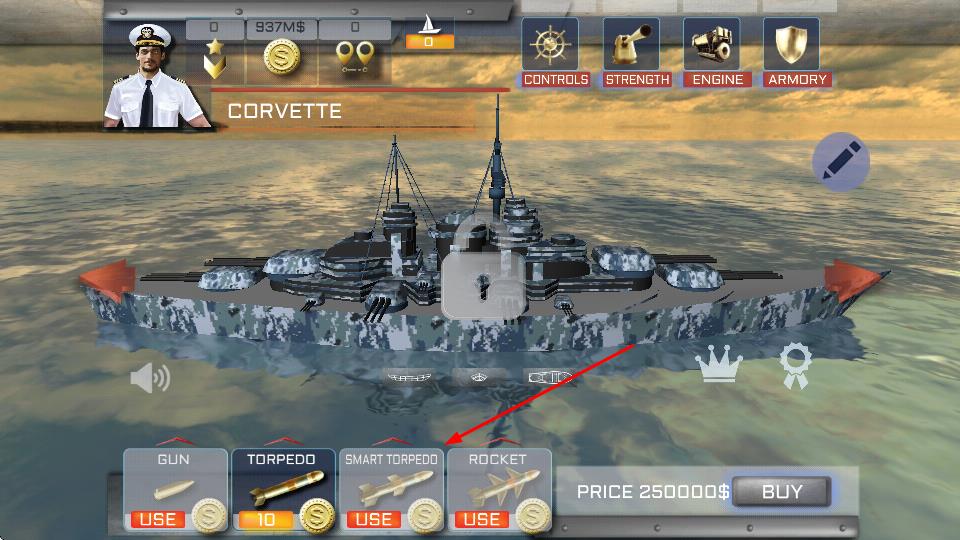Show the next ship with the right arrow
The image size is (960, 540).
(850, 281)
